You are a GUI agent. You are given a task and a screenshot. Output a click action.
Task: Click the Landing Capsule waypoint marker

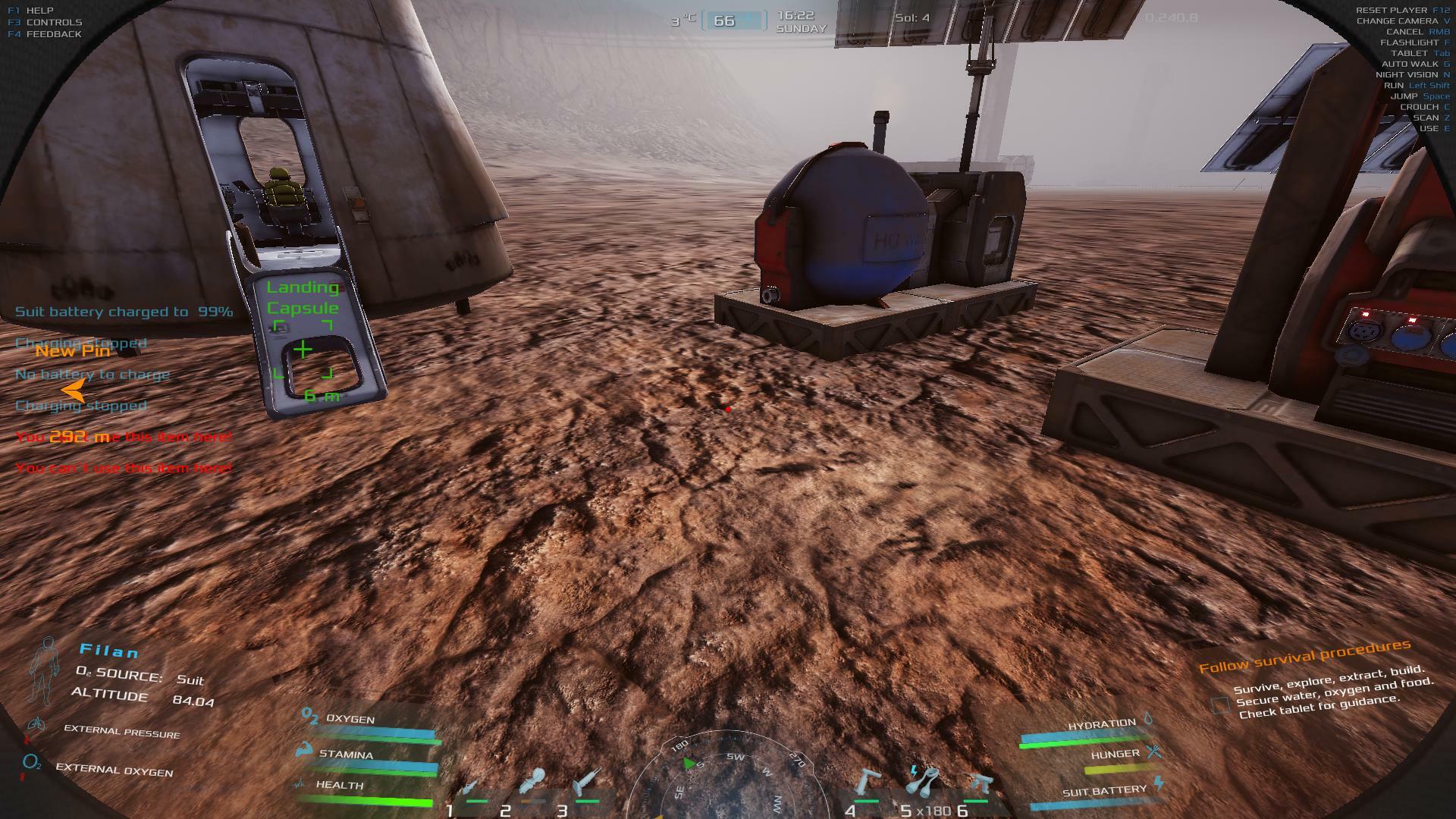[x=303, y=350]
